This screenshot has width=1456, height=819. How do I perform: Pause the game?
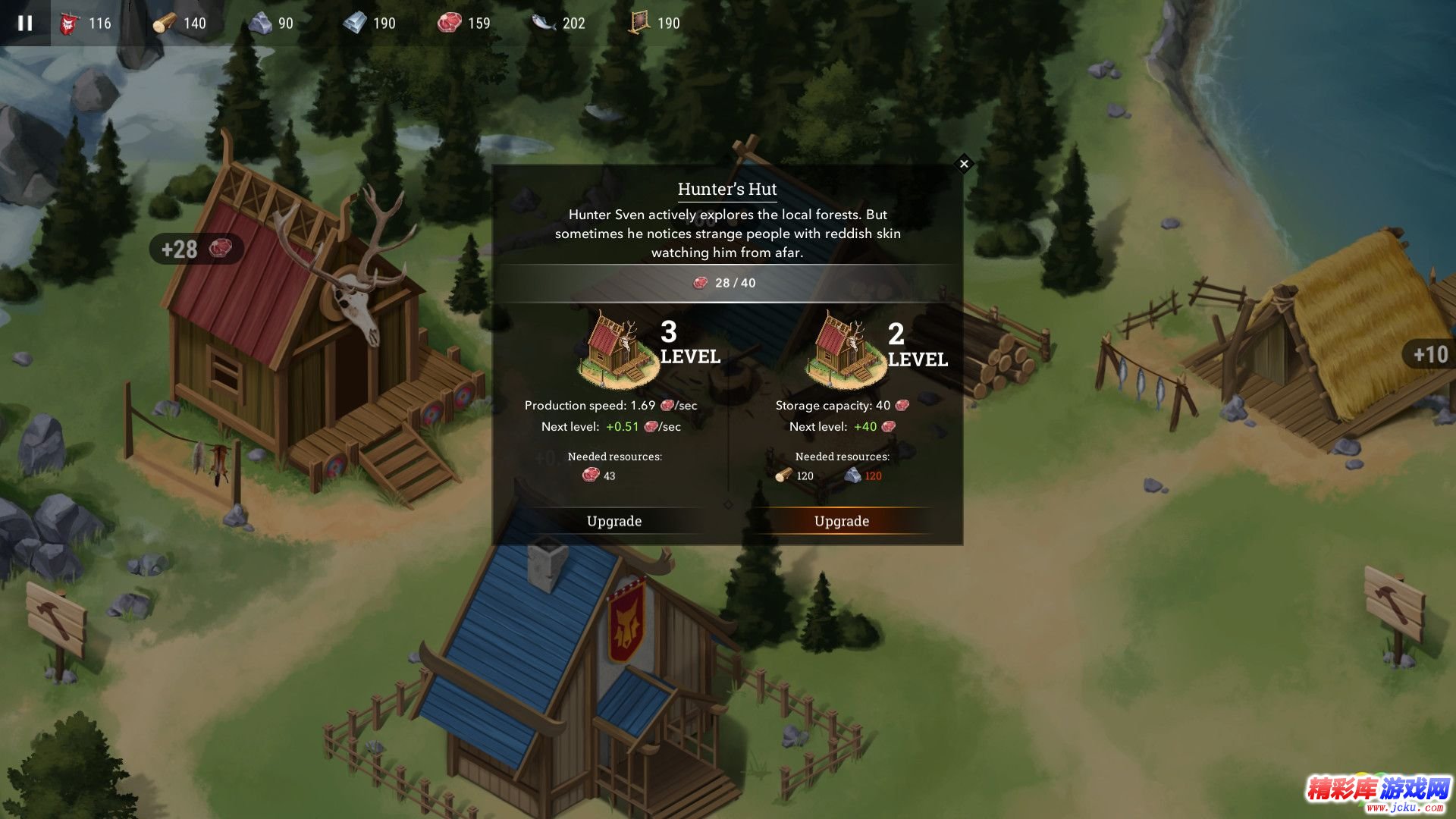[x=25, y=23]
